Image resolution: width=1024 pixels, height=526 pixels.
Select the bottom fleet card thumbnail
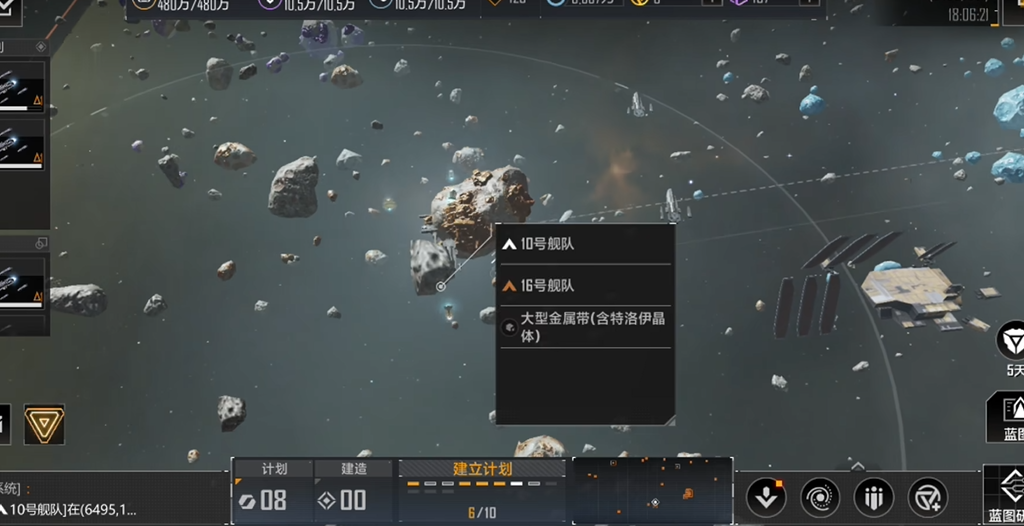pos(21,281)
